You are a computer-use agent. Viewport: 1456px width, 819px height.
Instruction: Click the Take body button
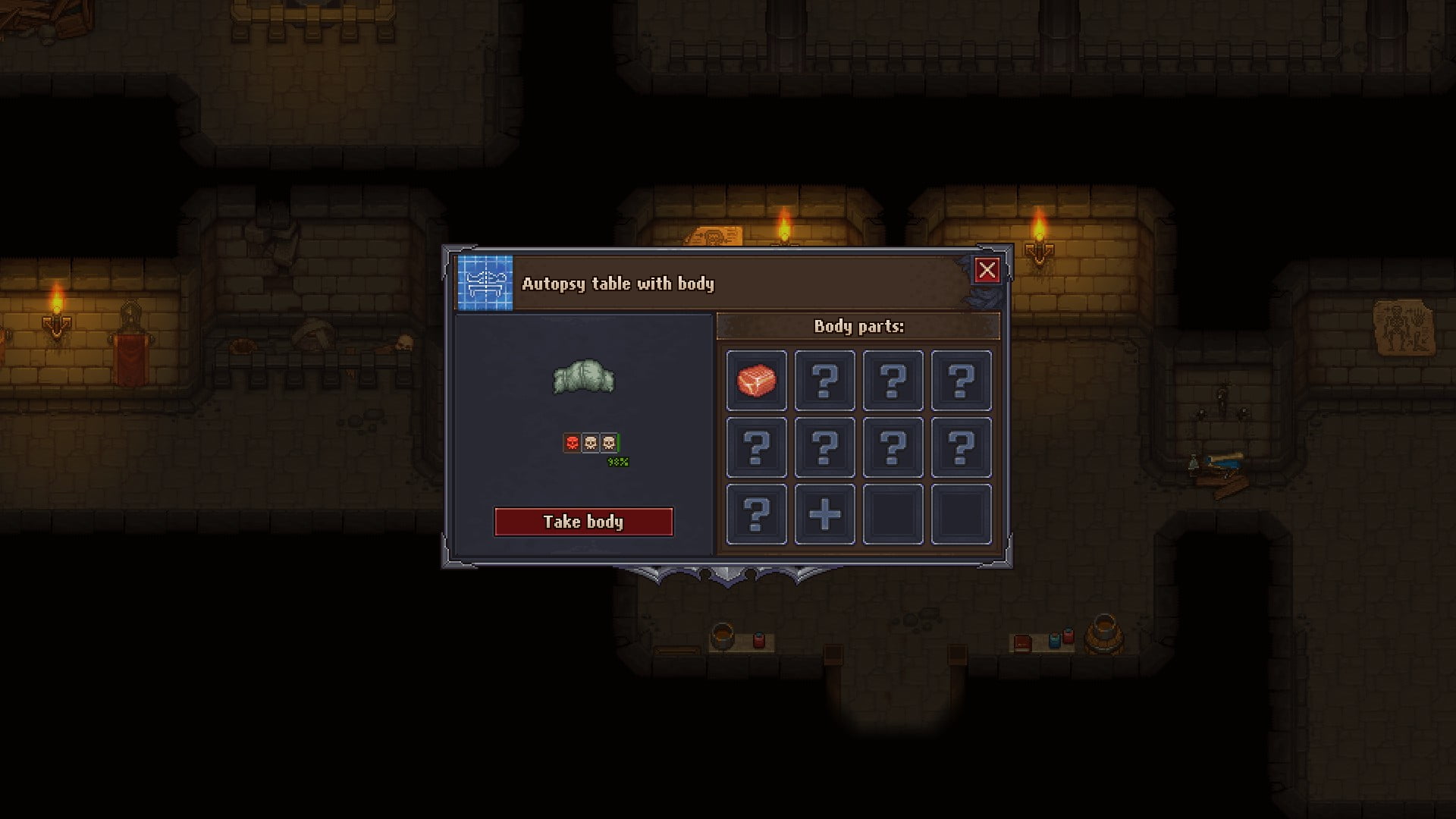[583, 522]
